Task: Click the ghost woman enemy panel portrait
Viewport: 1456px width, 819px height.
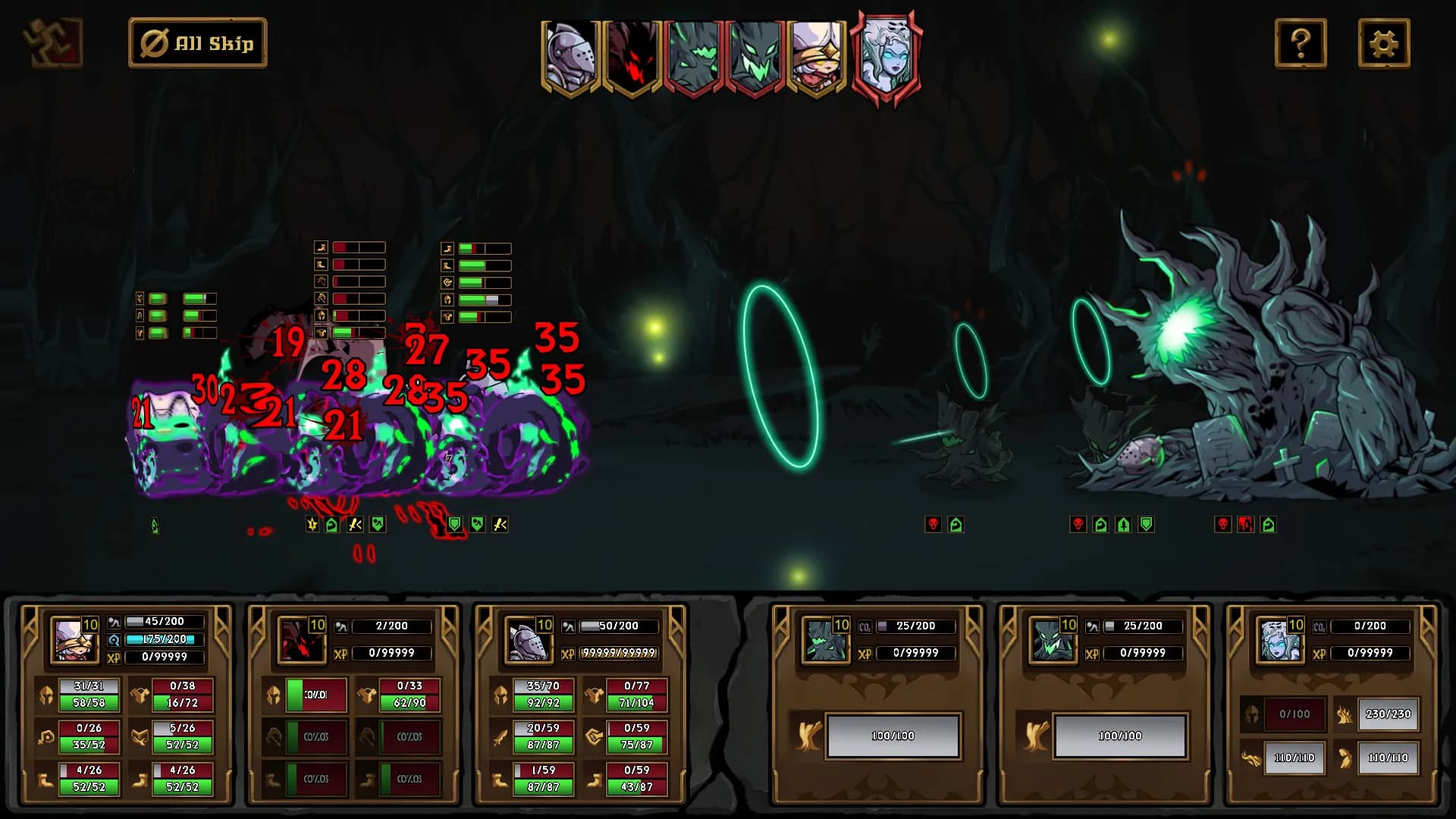Action: (1276, 639)
